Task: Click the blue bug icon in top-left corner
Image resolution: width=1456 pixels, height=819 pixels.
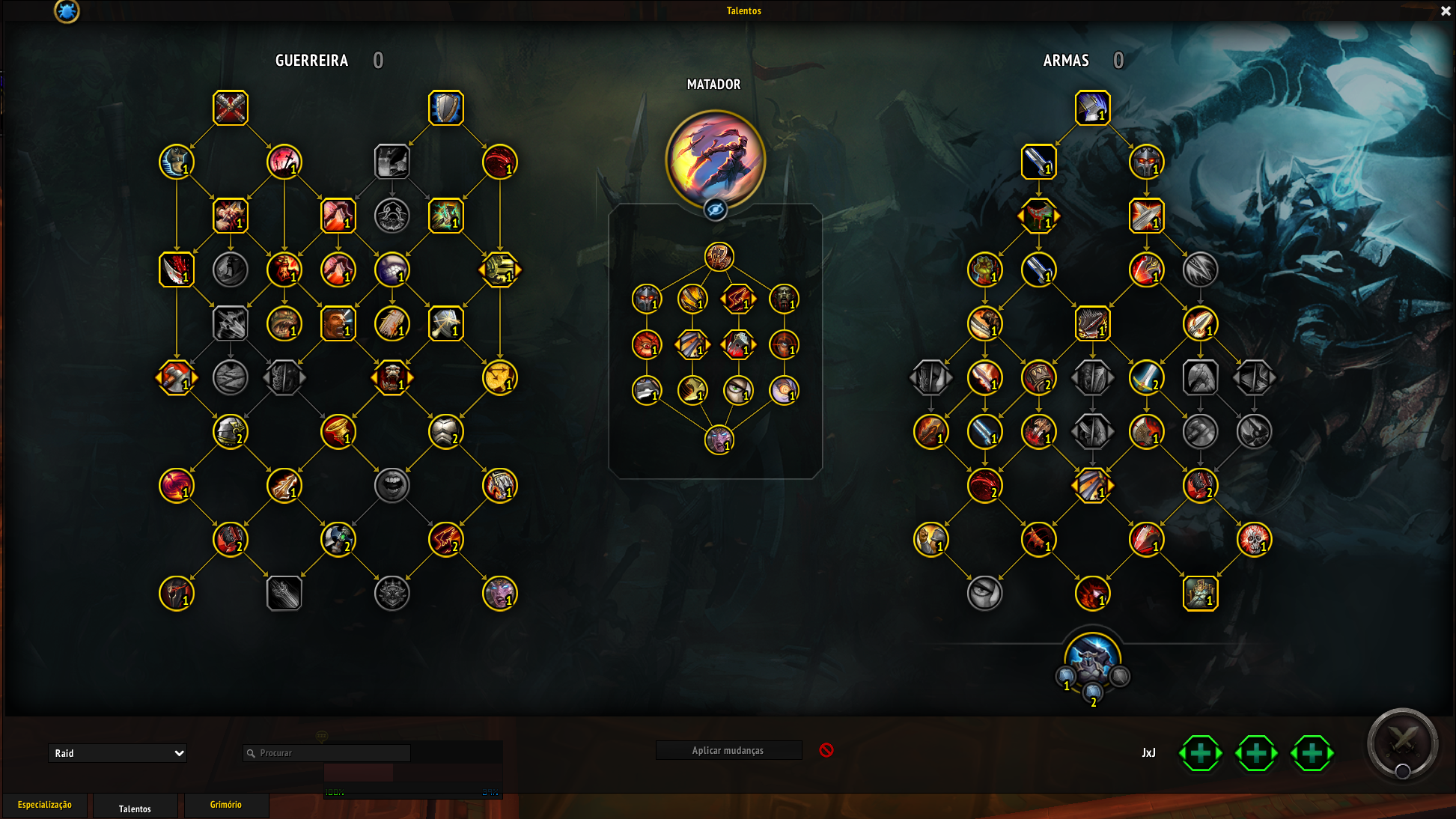Action: click(x=67, y=11)
